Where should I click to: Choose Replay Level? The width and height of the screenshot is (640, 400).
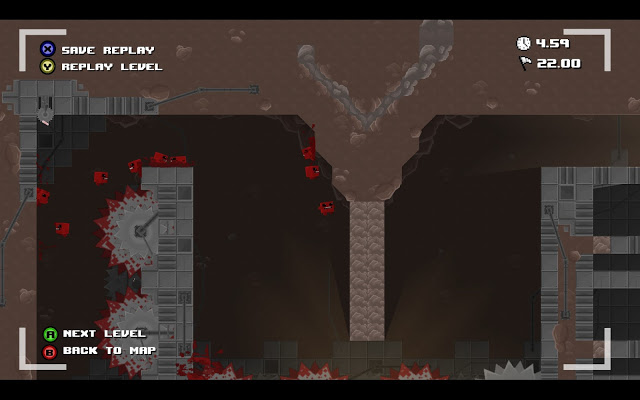click(111, 67)
